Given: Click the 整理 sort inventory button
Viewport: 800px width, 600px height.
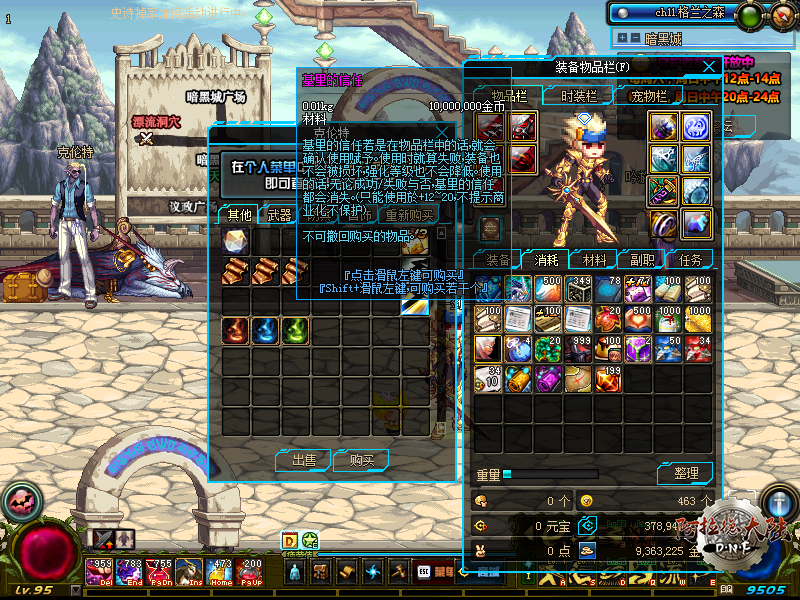Looking at the screenshot, I should point(685,472).
